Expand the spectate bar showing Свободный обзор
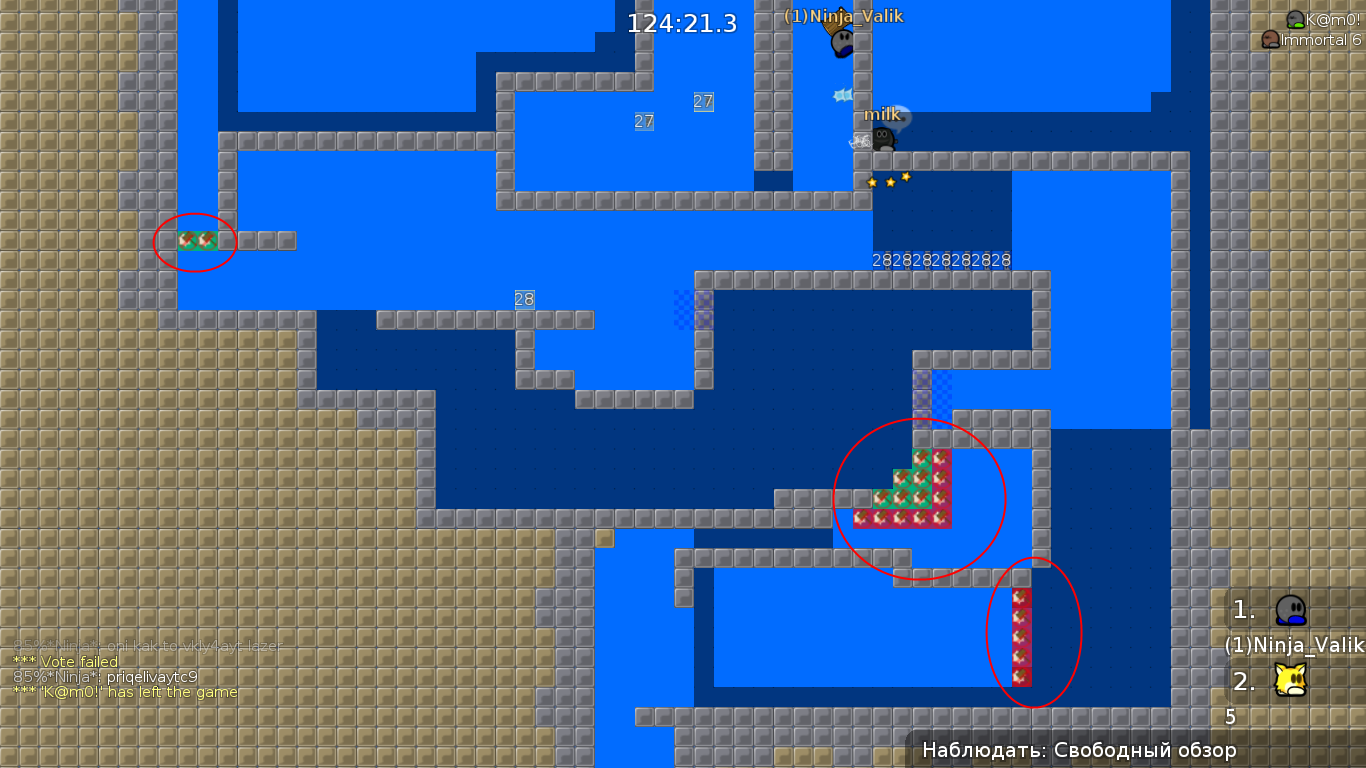The image size is (1366, 768). [x=1078, y=748]
